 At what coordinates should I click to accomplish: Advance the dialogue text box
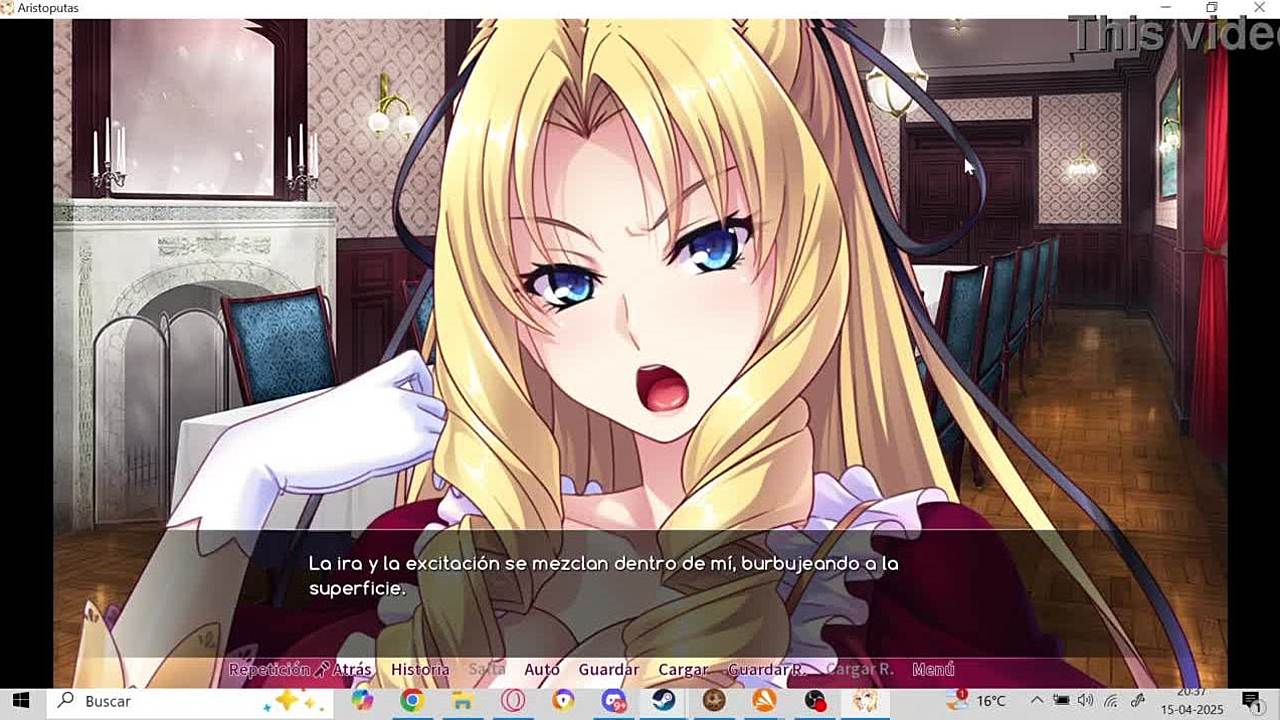pyautogui.click(x=640, y=590)
